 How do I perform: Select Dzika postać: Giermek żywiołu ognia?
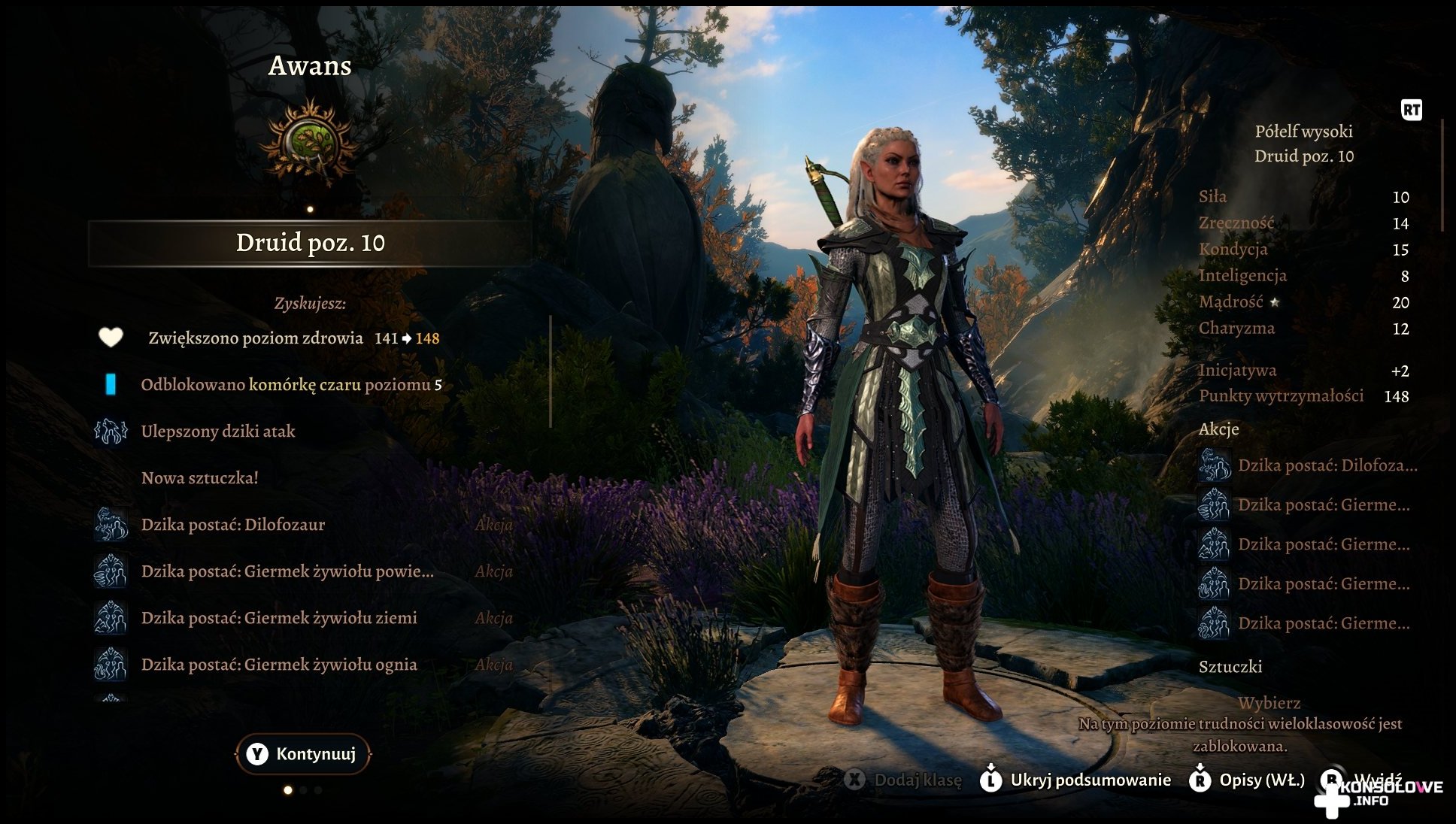[278, 665]
